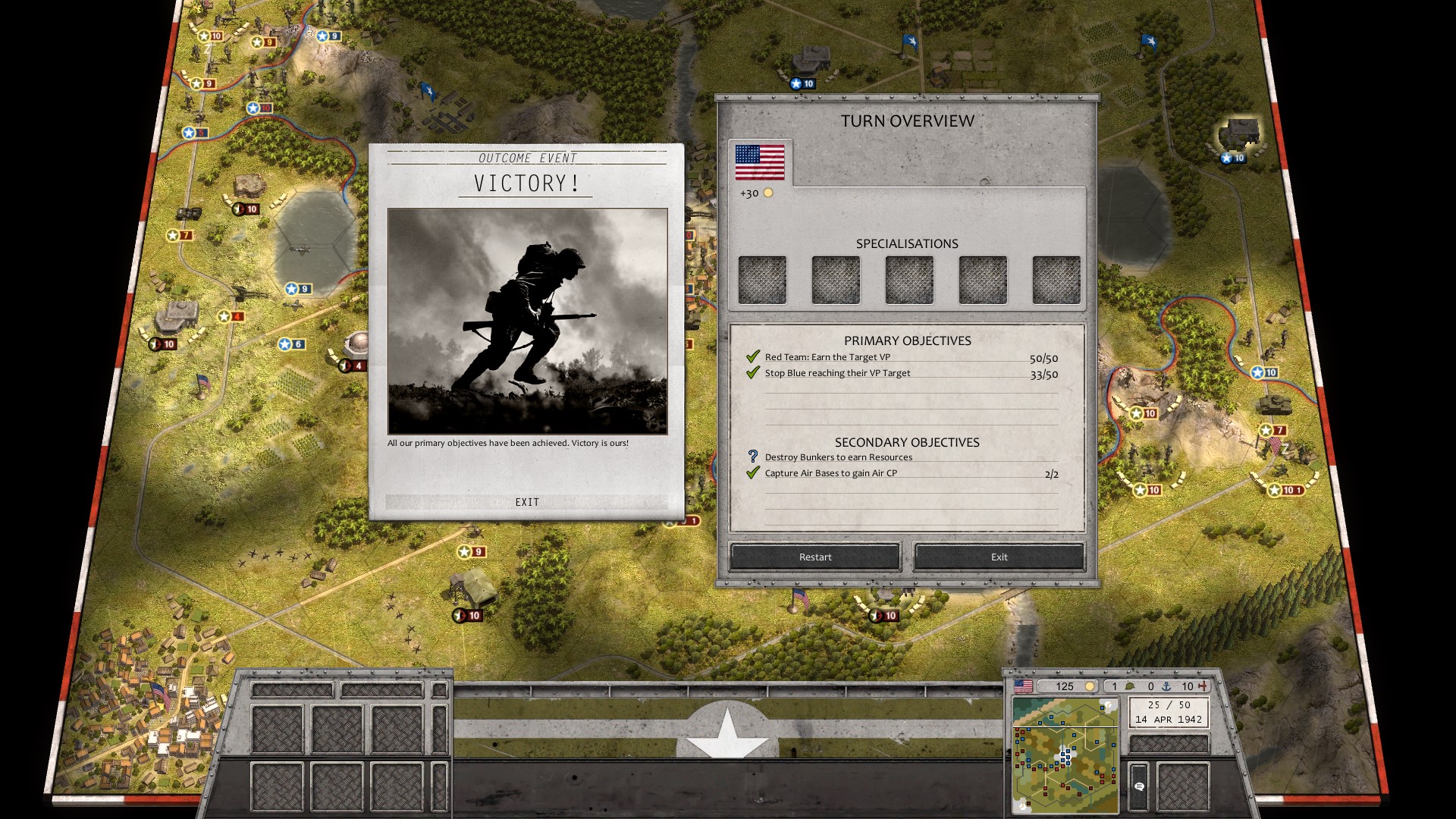Click the turn counter showing 25/50
The height and width of the screenshot is (819, 1456).
tap(1168, 704)
